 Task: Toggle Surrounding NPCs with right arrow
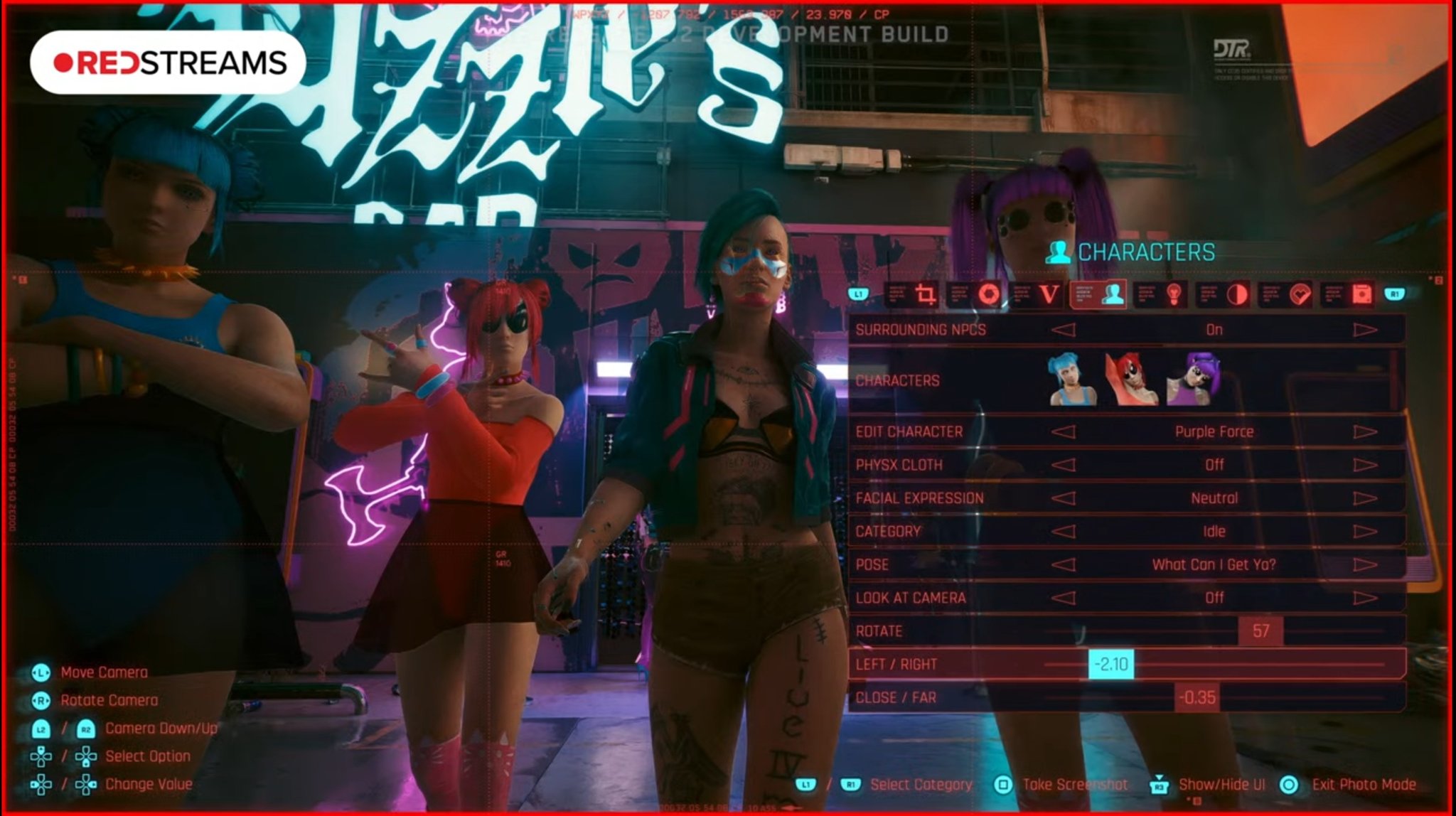[x=1364, y=330]
